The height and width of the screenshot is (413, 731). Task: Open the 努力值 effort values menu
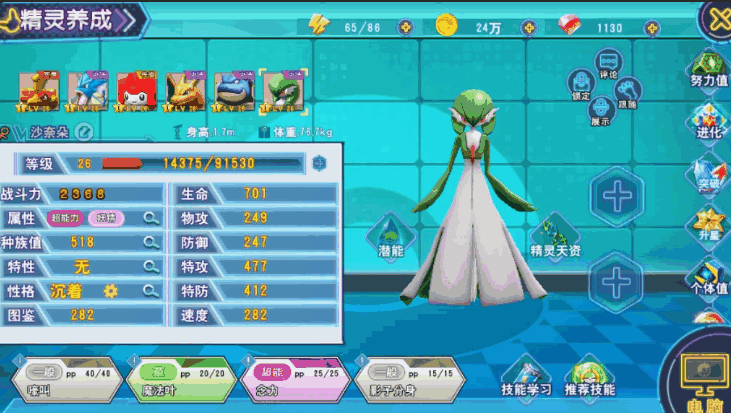click(709, 70)
